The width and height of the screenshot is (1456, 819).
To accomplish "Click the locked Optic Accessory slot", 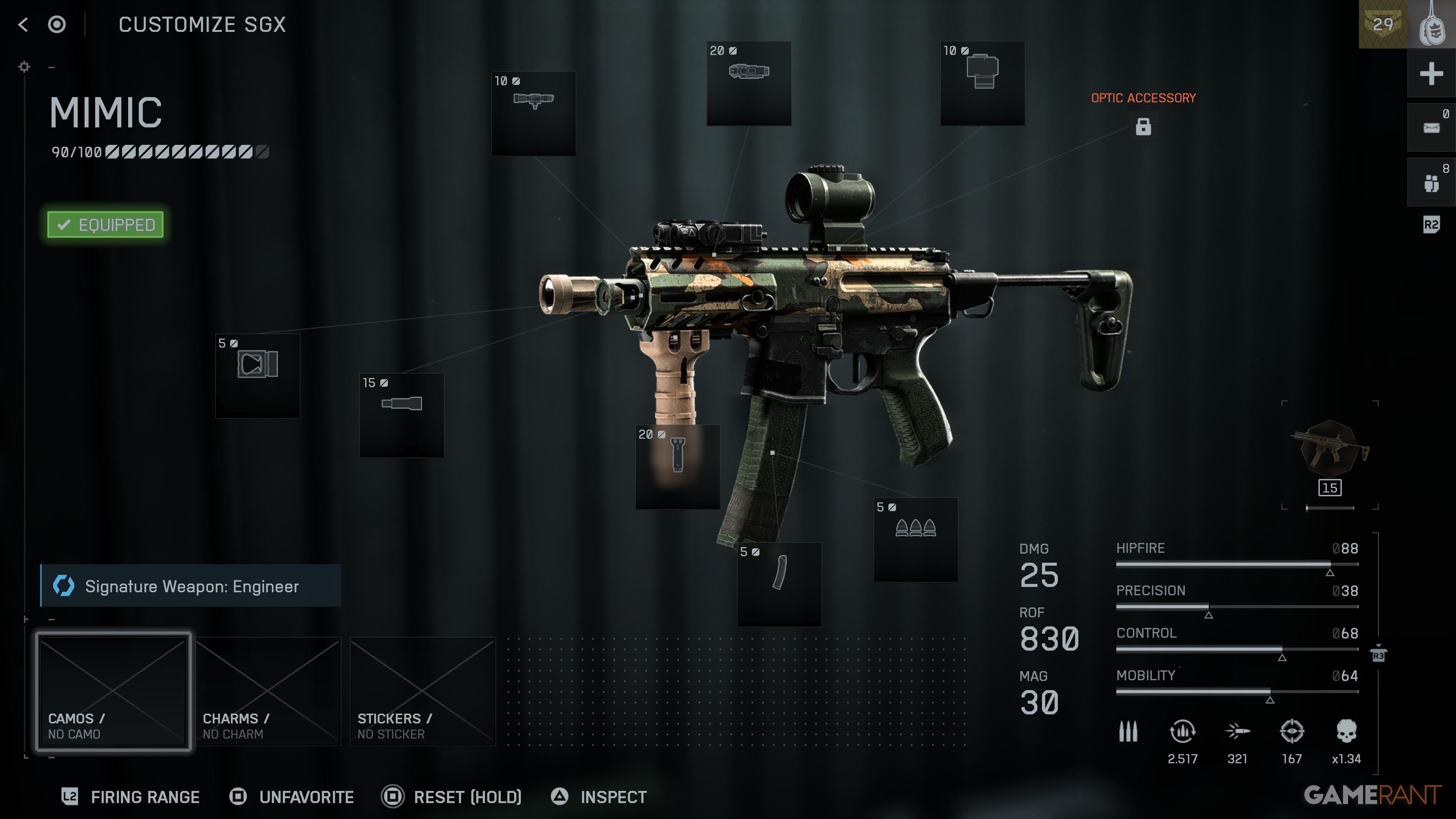I will pos(1143,126).
